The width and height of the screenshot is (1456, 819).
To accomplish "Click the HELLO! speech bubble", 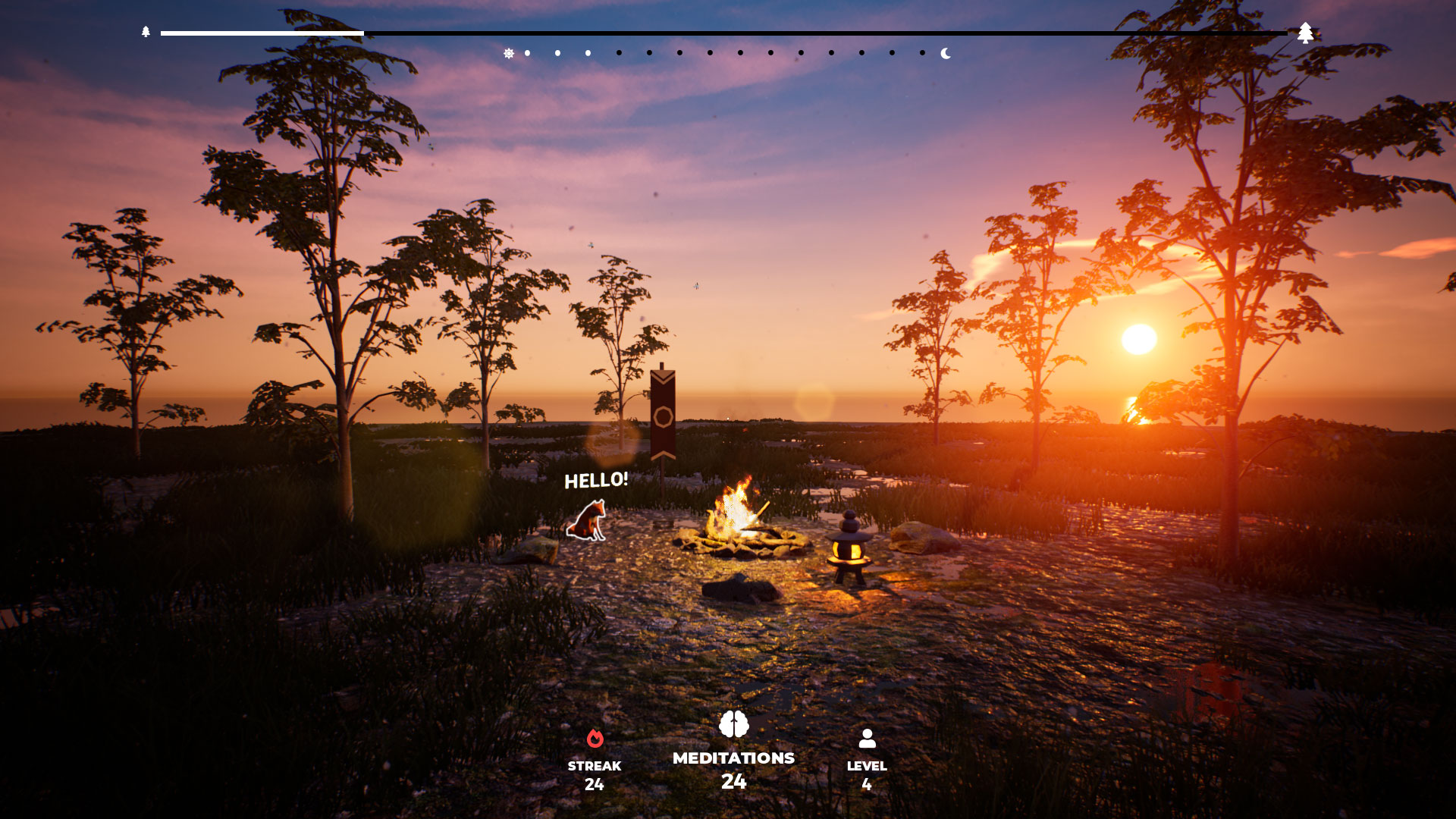I will pyautogui.click(x=595, y=480).
